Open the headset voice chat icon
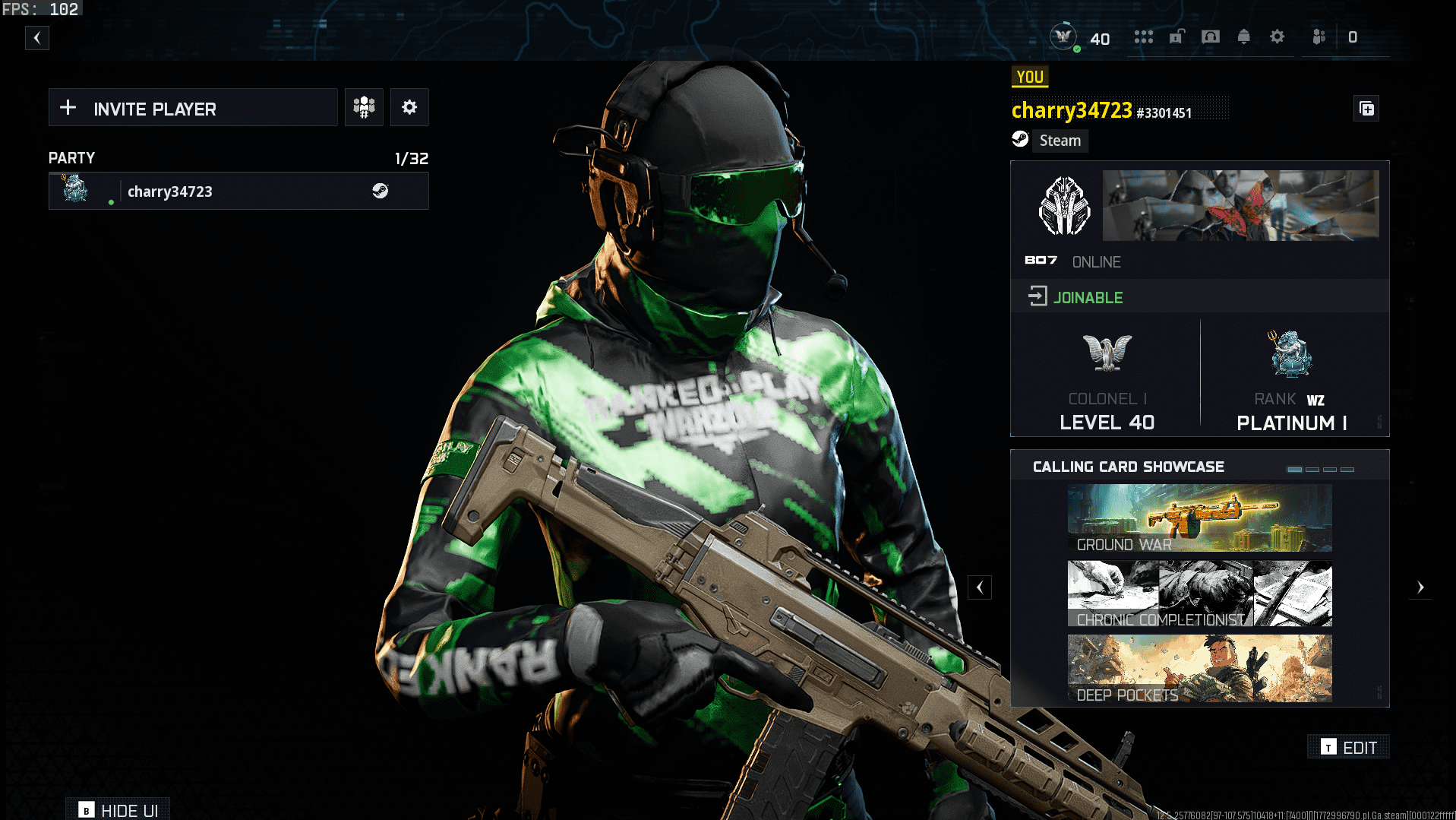This screenshot has width=1456, height=820. click(x=1211, y=37)
